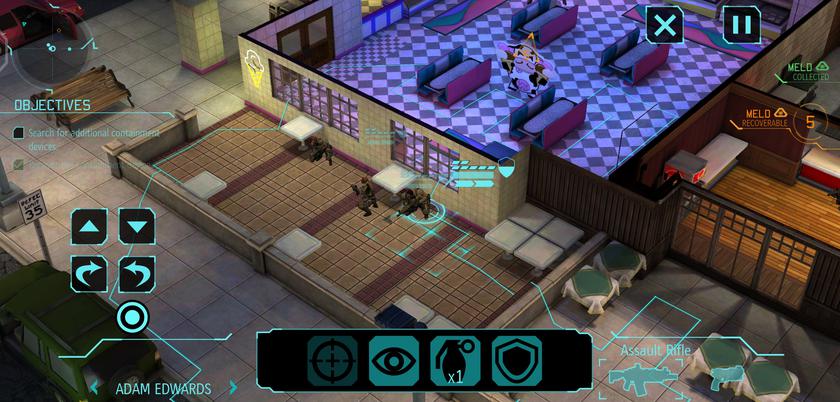Switch to the previous soldier
Viewport: 840px width, 402px height.
point(95,388)
